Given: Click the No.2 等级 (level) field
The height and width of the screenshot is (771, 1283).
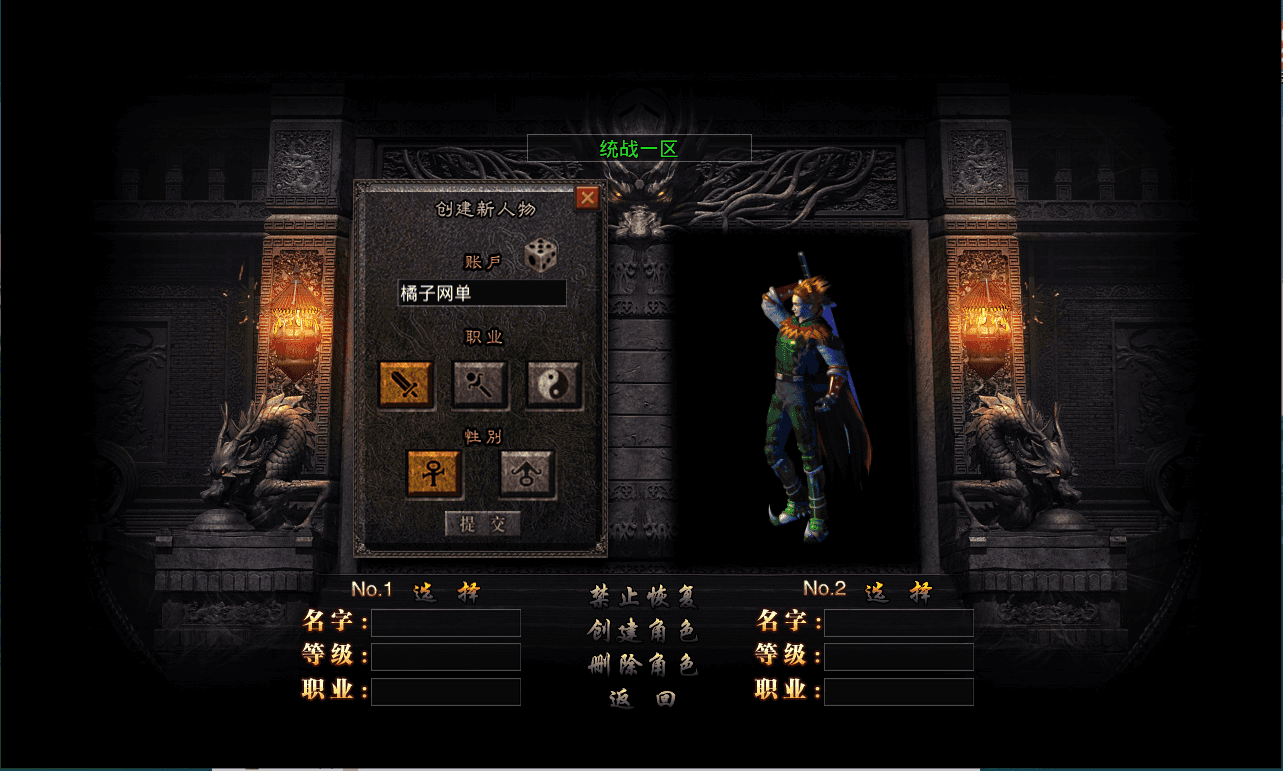Looking at the screenshot, I should point(898,657).
